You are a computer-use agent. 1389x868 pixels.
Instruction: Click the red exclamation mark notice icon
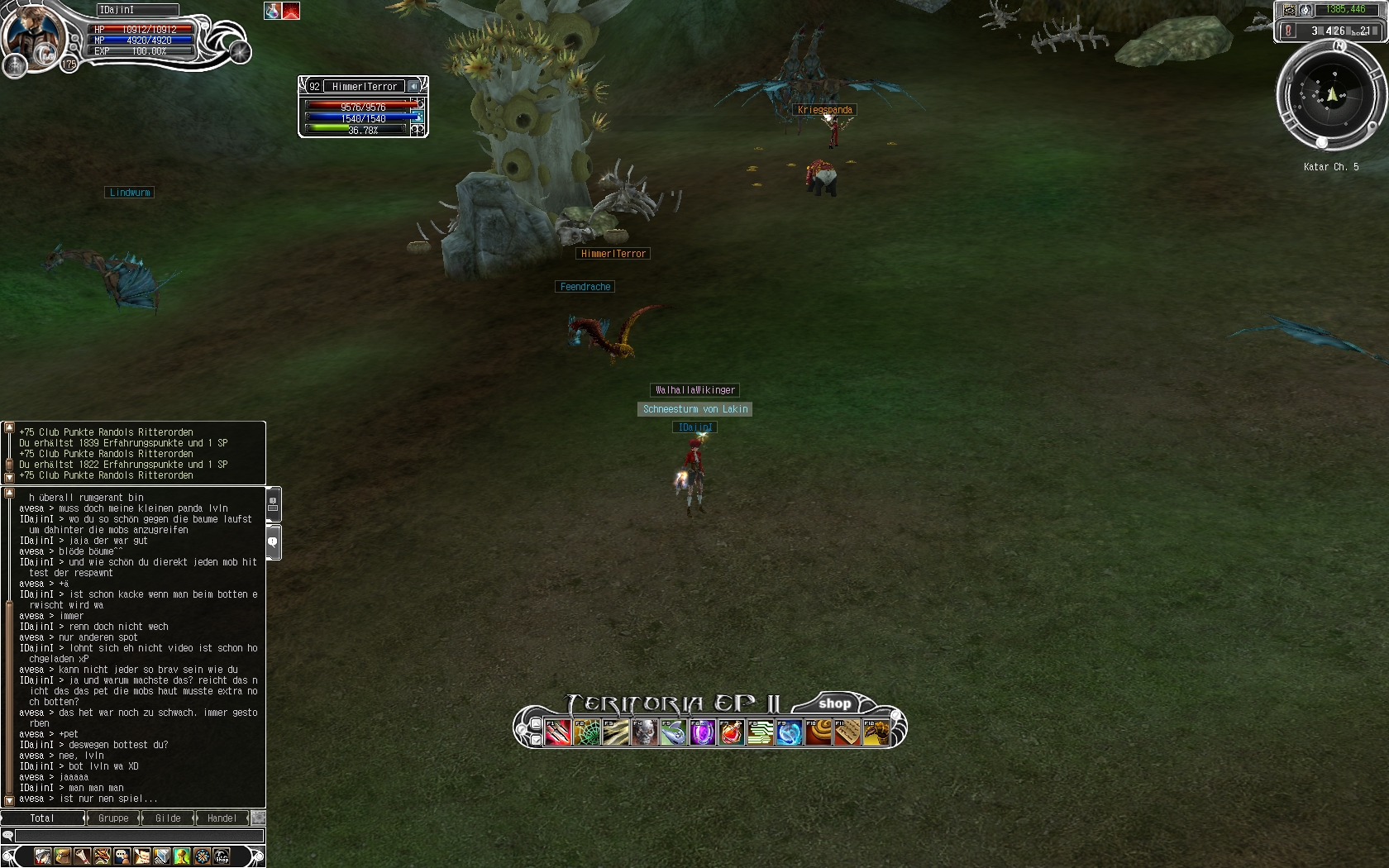(1288, 31)
